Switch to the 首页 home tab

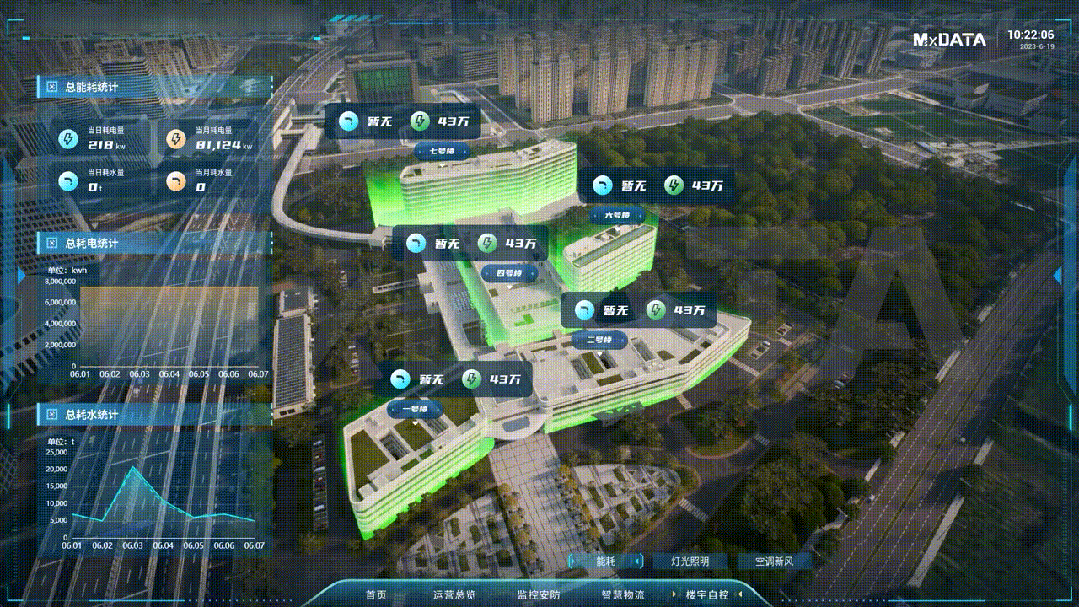tap(376, 595)
